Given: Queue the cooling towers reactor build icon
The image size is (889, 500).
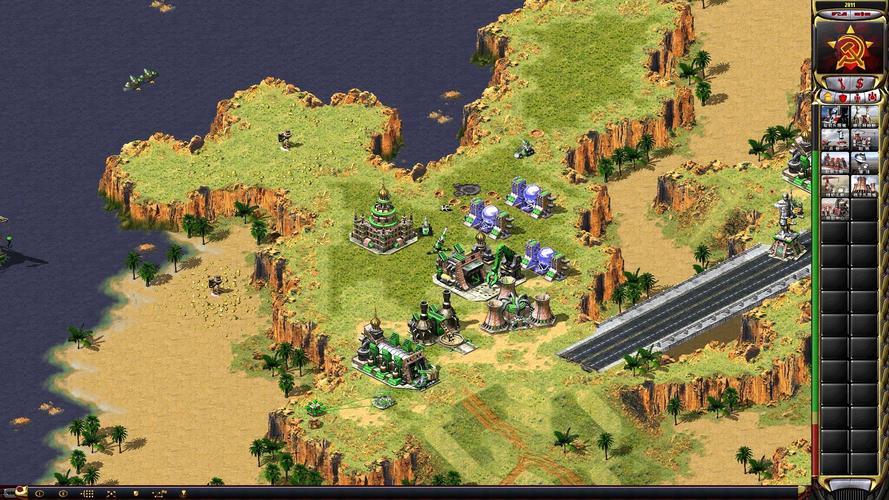Looking at the screenshot, I should tap(866, 185).
